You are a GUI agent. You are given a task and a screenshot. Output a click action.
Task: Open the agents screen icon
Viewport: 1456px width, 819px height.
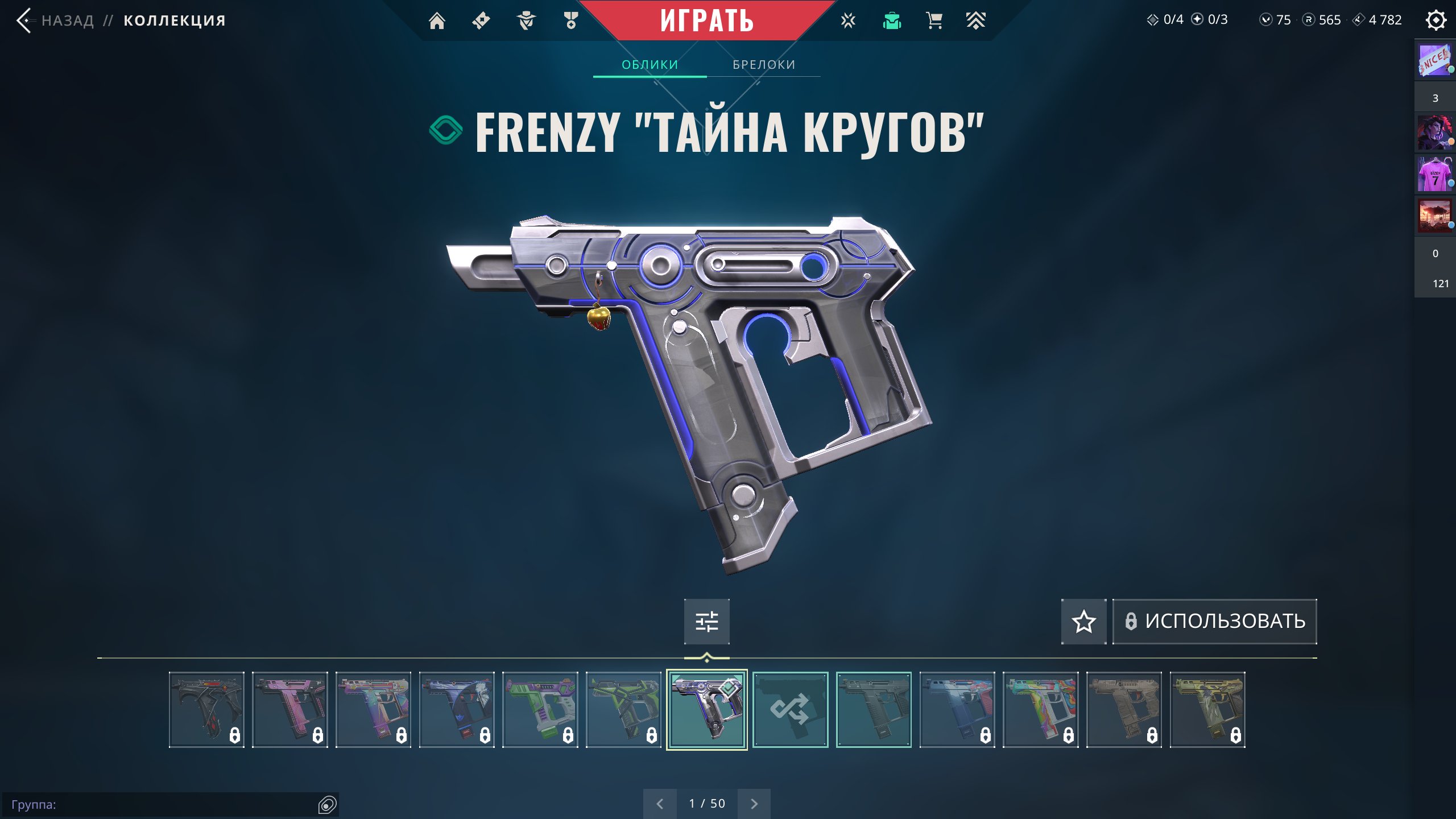coord(526,21)
